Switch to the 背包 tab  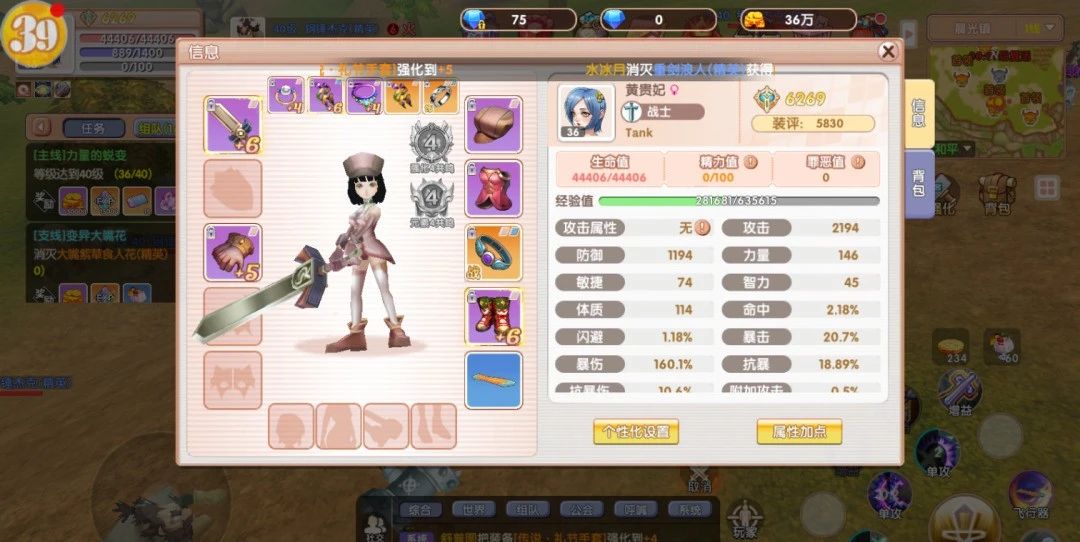click(x=919, y=183)
